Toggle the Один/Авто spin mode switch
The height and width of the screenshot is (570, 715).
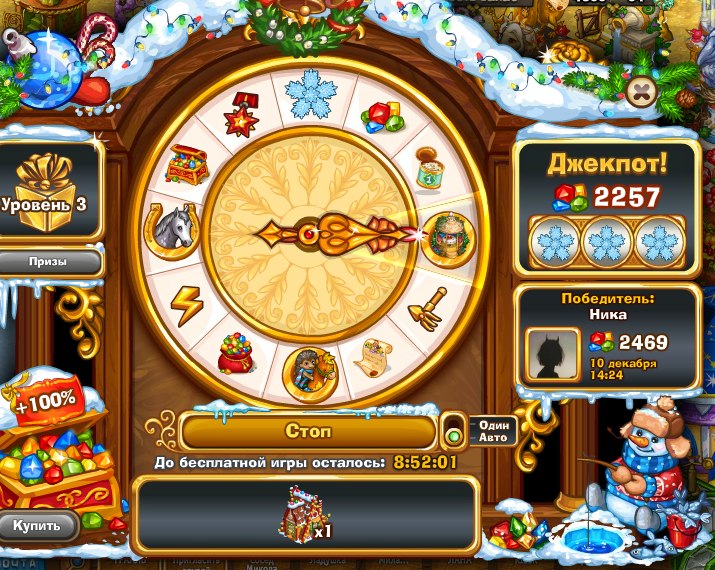tap(455, 435)
